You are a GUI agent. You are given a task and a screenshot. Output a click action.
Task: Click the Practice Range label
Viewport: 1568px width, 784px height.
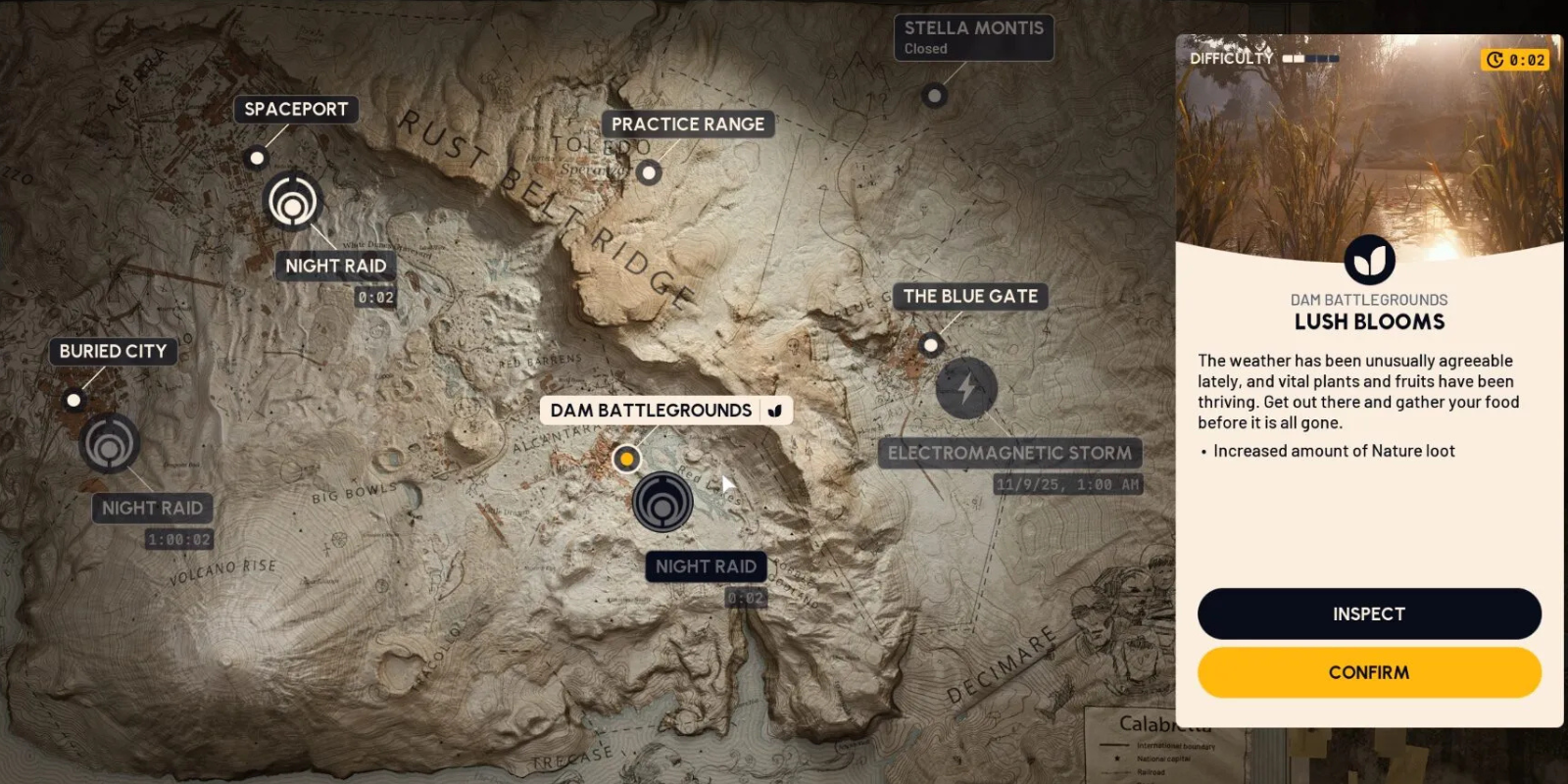tap(688, 123)
